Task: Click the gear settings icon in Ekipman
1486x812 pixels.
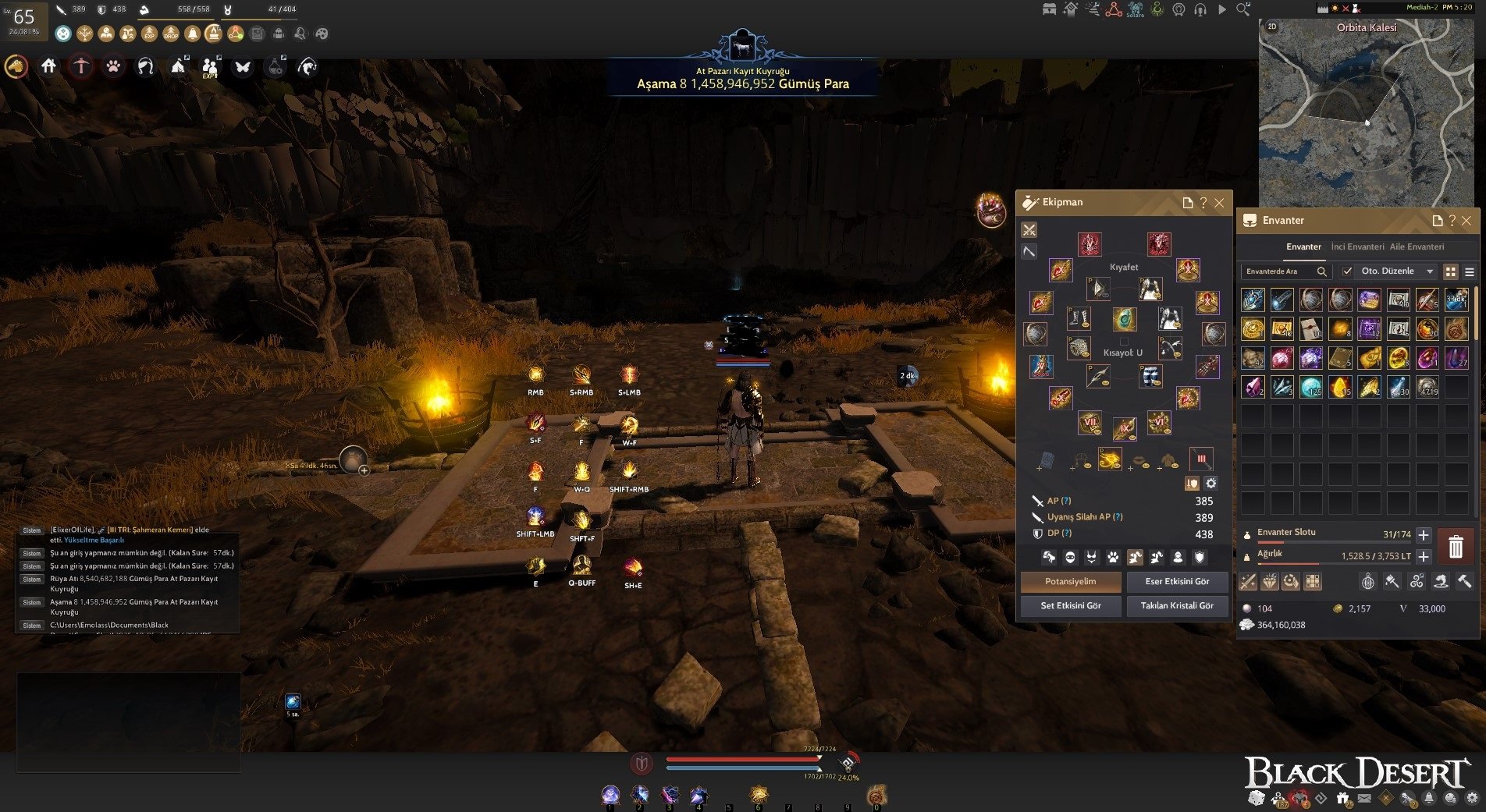Action: click(1210, 484)
